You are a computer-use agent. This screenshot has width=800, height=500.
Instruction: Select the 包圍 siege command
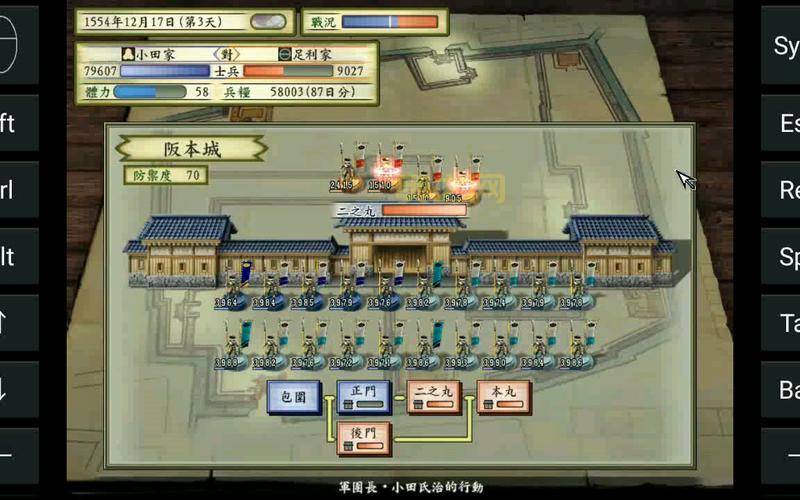(x=294, y=397)
